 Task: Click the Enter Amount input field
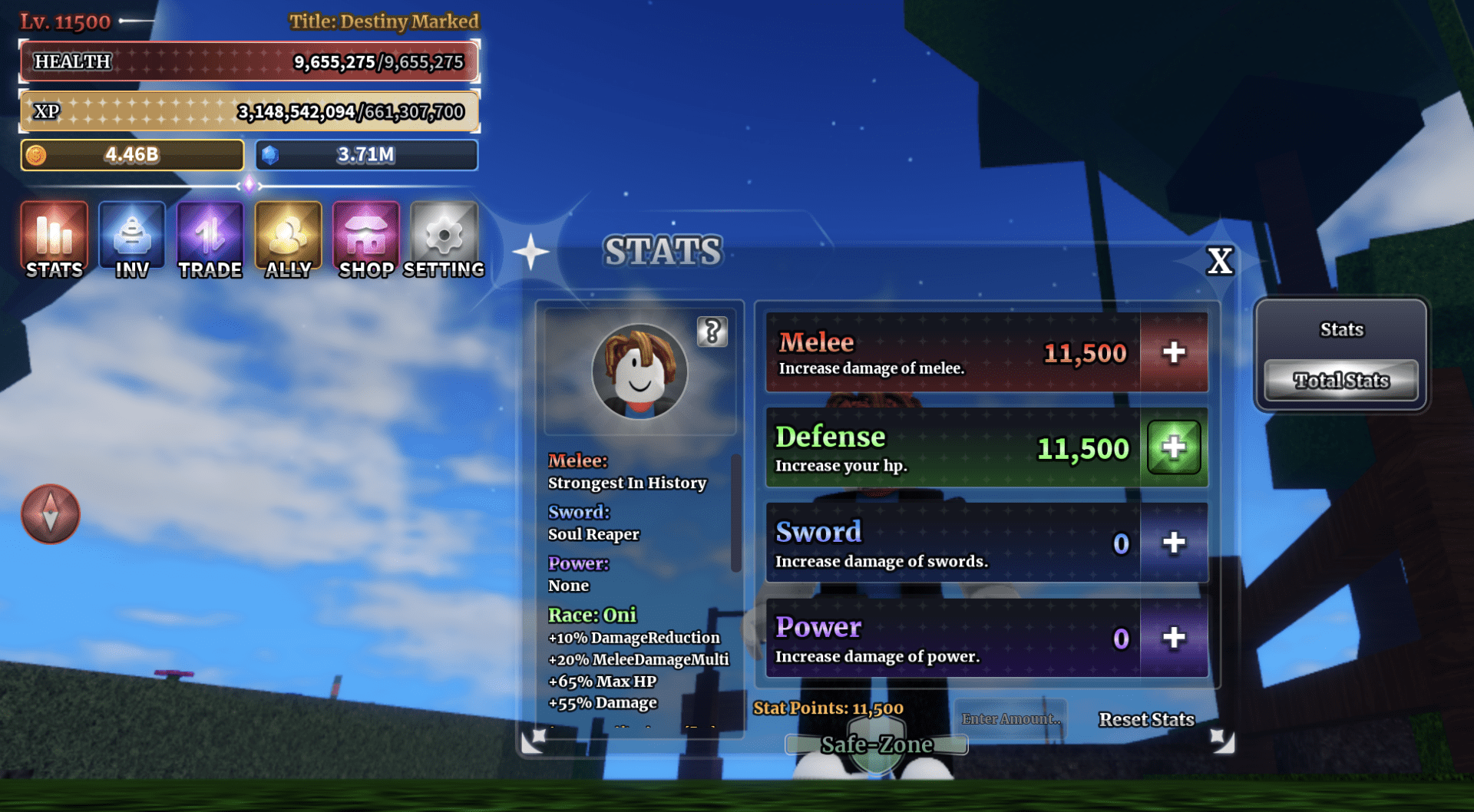point(1012,718)
